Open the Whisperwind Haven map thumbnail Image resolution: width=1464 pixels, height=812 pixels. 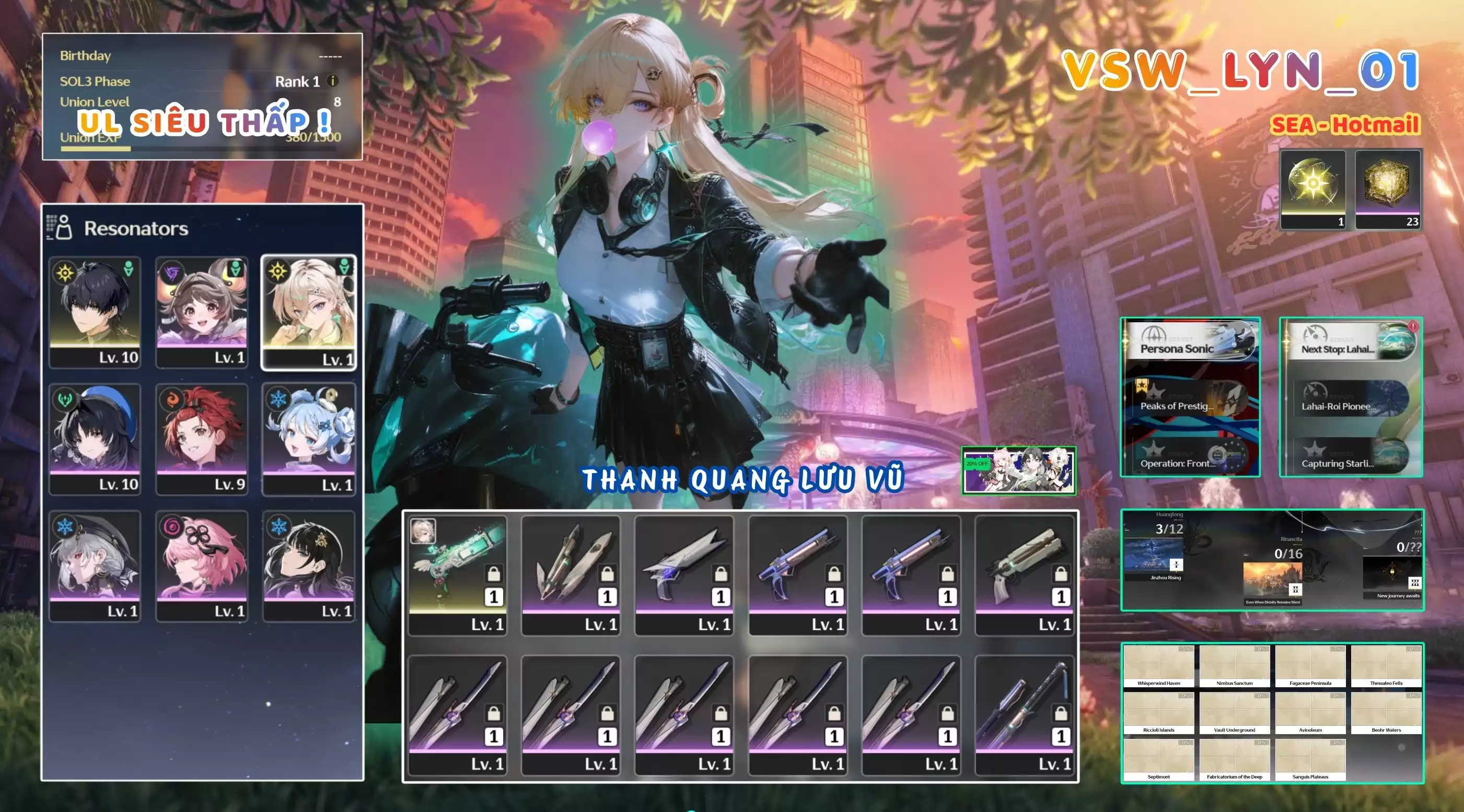(1160, 663)
